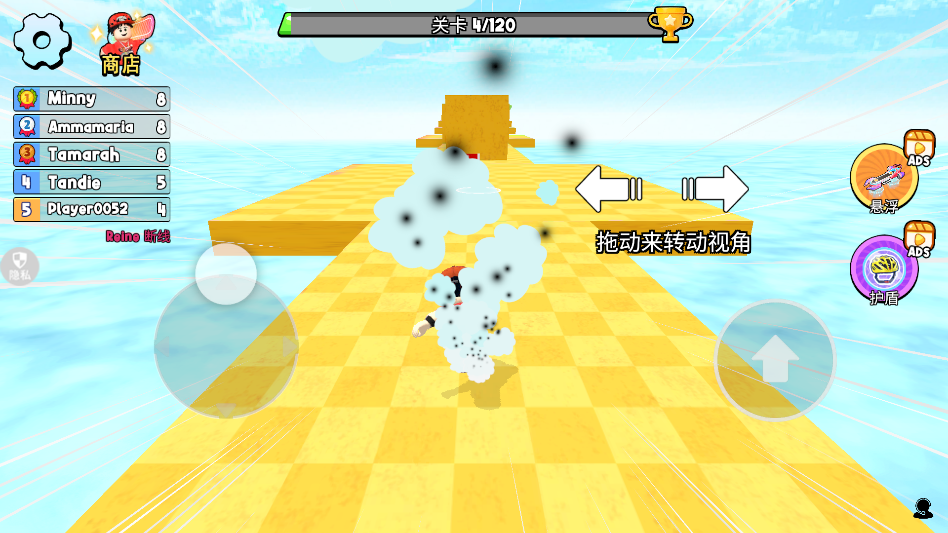Click the small player silhouette icon
The width and height of the screenshot is (948, 533).
pyautogui.click(x=922, y=508)
